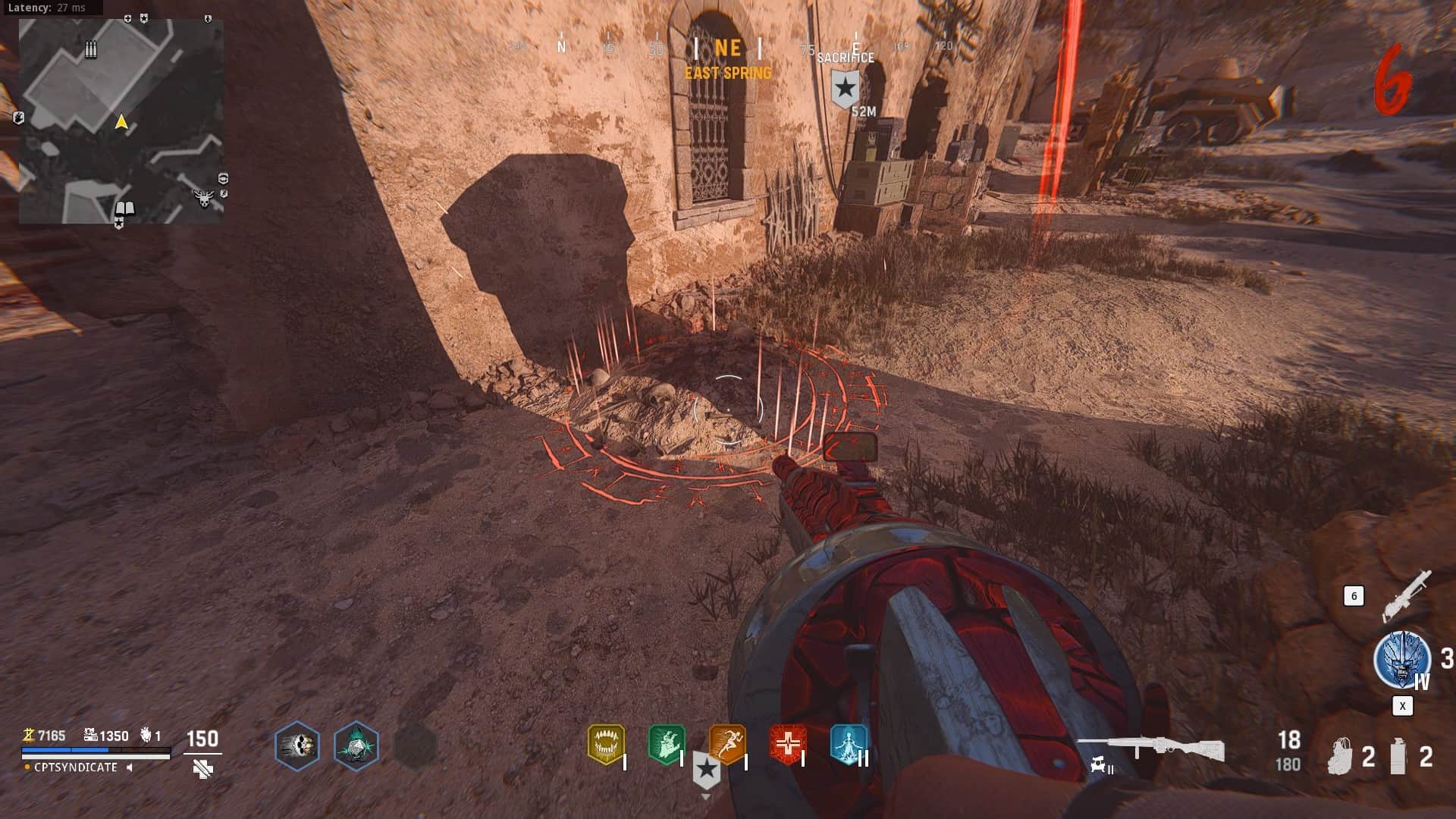1456x819 pixels.
Task: Choose the yellow fanged-jaw perk icon
Action: [x=606, y=745]
